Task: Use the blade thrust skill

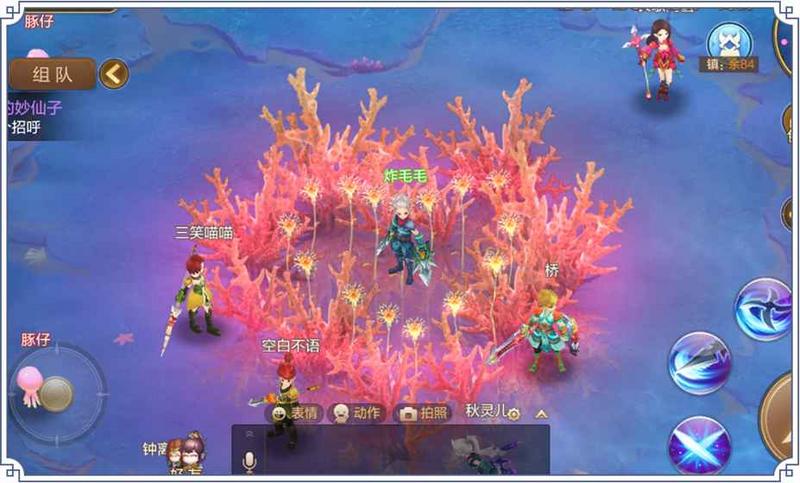Action: point(699,362)
